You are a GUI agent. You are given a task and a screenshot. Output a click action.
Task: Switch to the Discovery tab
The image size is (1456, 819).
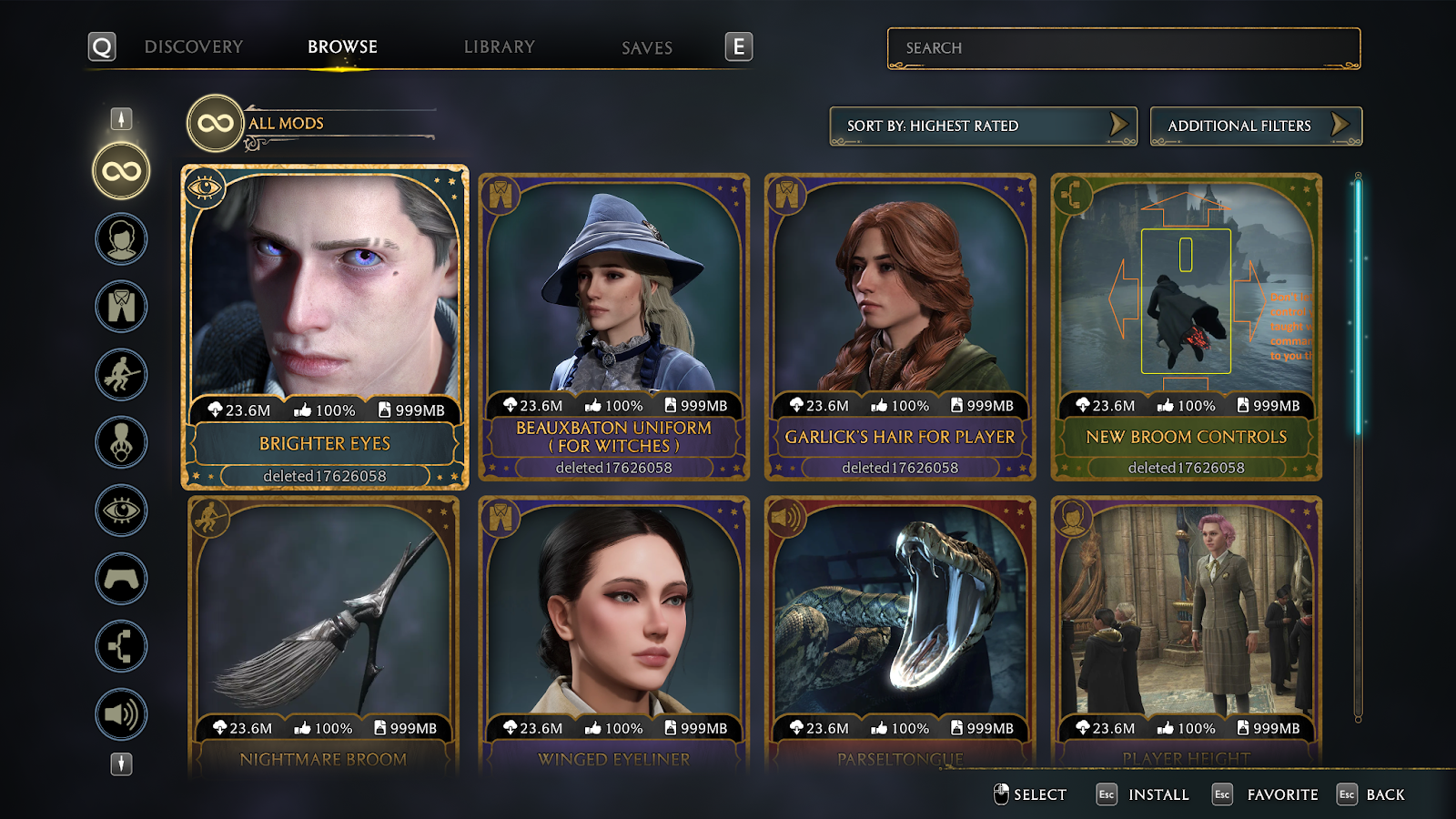point(193,47)
